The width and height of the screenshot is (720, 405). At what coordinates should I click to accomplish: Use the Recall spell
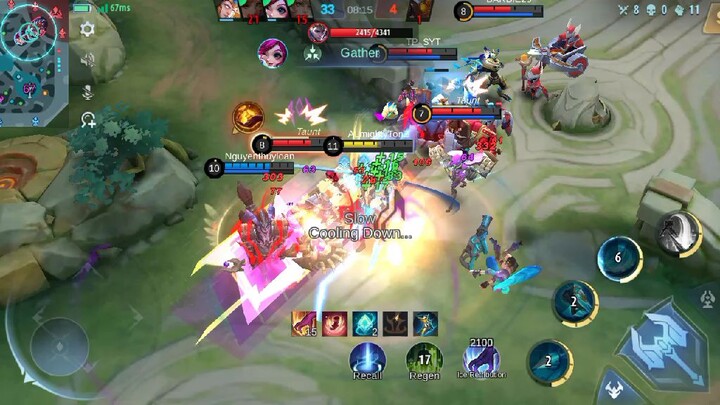tap(367, 358)
